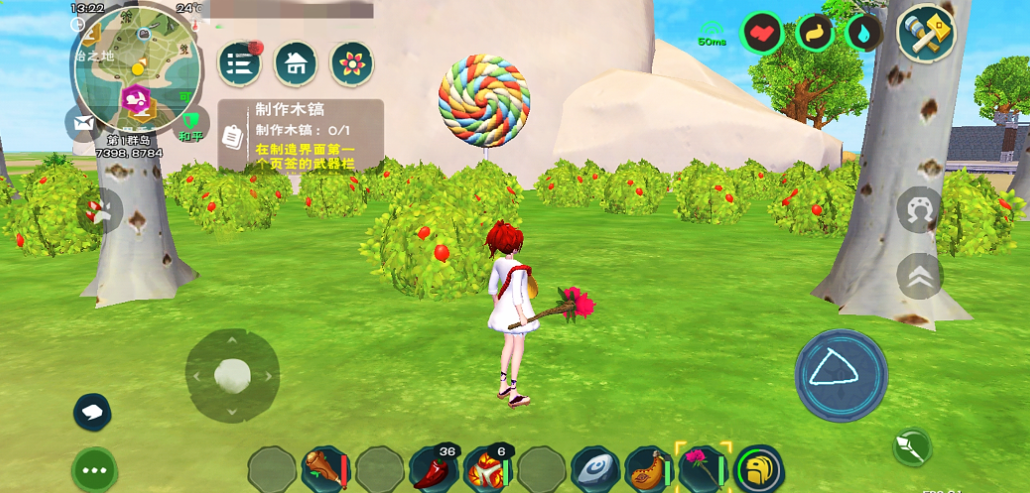The image size is (1030, 493).
Task: Select the rose flower hotbar slot
Action: point(704,469)
